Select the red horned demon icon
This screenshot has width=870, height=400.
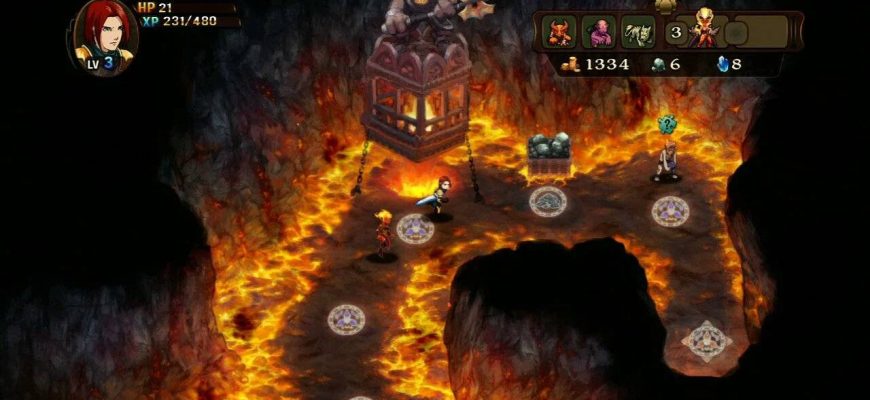(x=559, y=32)
